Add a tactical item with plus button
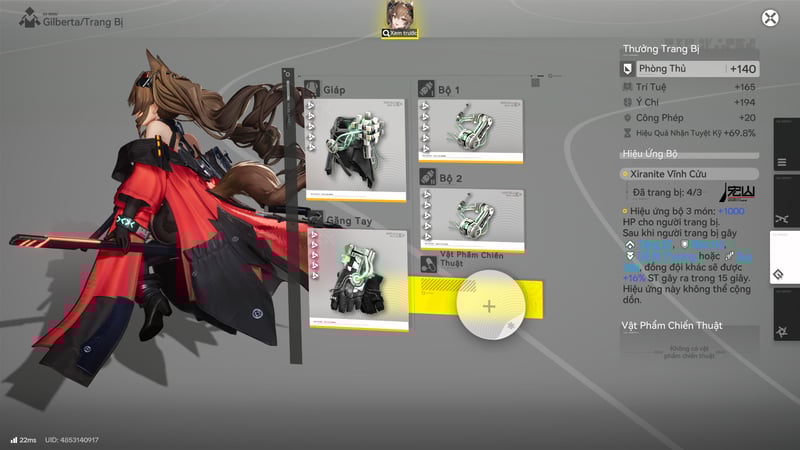The height and width of the screenshot is (450, 800). 489,306
